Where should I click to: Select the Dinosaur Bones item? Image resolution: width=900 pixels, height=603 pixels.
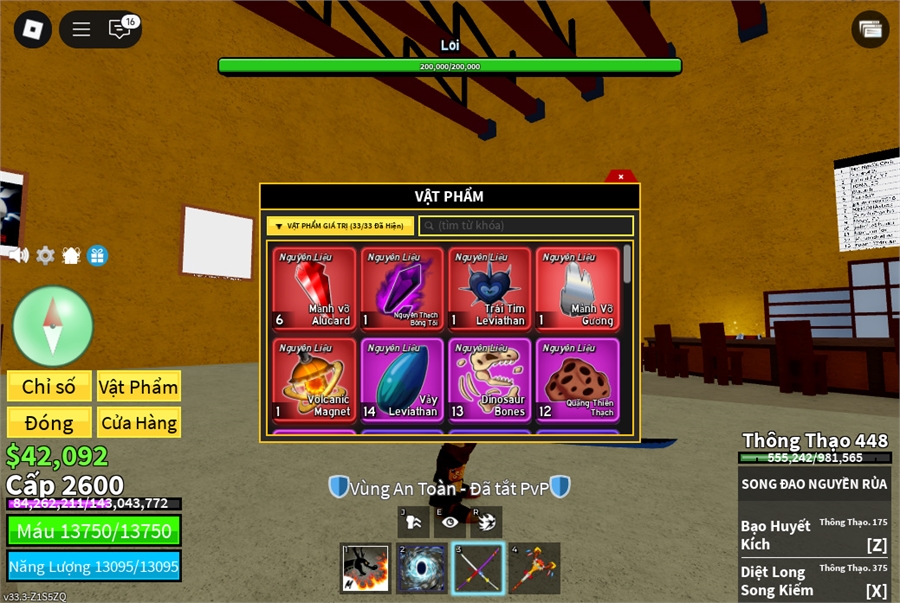pos(490,379)
